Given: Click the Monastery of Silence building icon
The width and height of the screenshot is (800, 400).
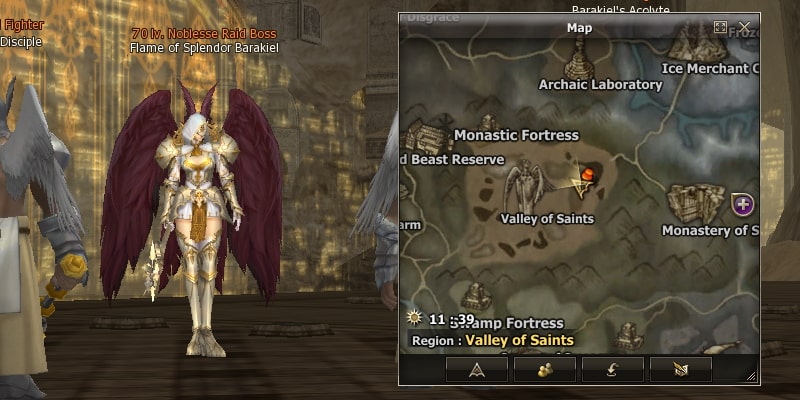Looking at the screenshot, I should tap(697, 203).
